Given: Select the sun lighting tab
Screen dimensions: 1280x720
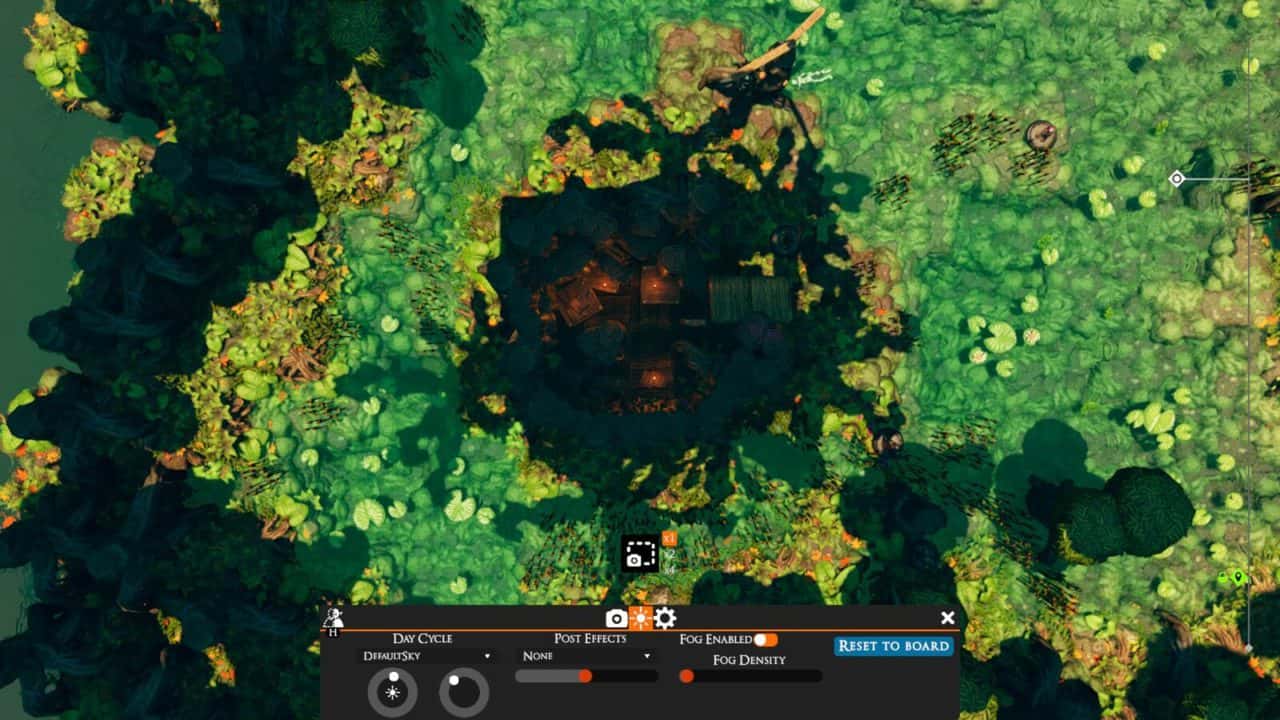Looking at the screenshot, I should click(x=640, y=618).
